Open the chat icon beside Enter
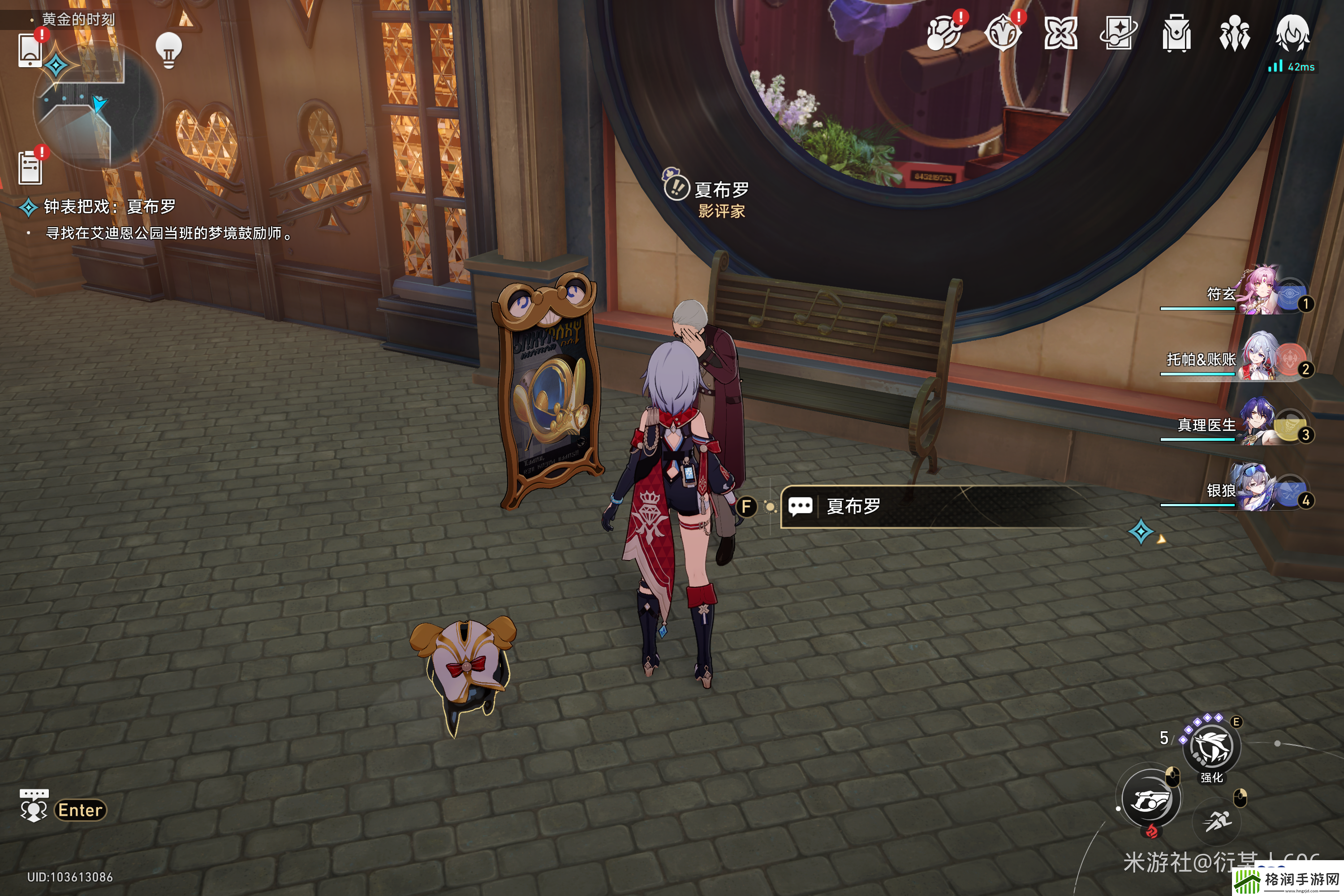Viewport: 1344px width, 896px height. pos(34,808)
